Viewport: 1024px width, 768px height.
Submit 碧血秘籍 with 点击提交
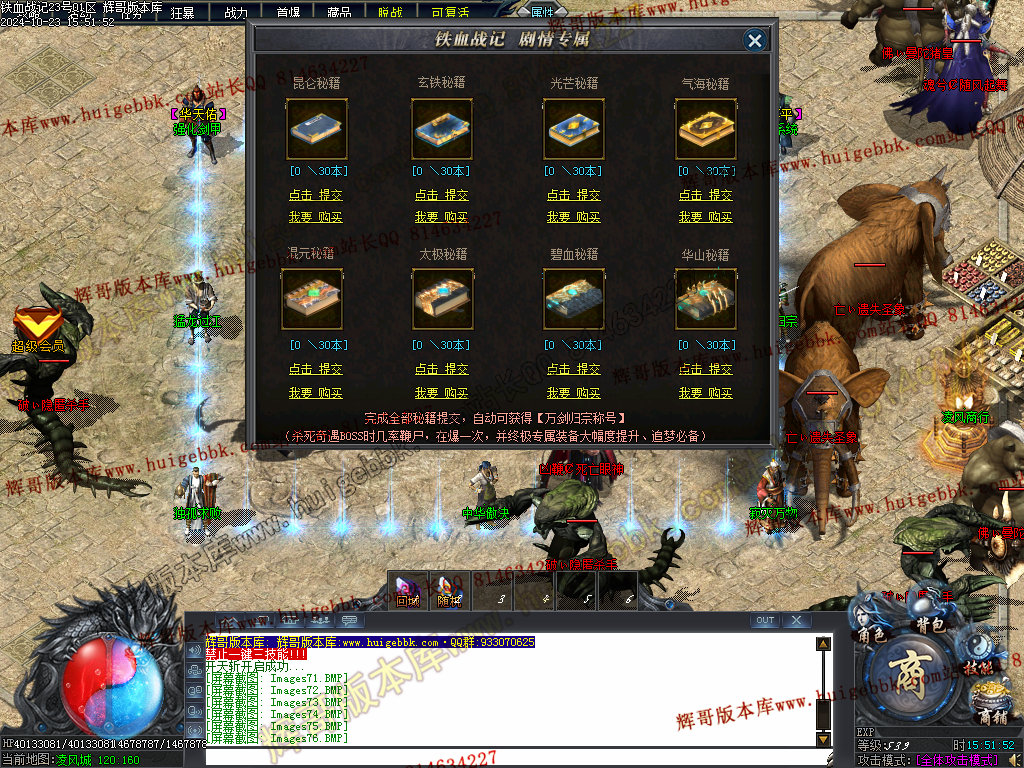(574, 369)
